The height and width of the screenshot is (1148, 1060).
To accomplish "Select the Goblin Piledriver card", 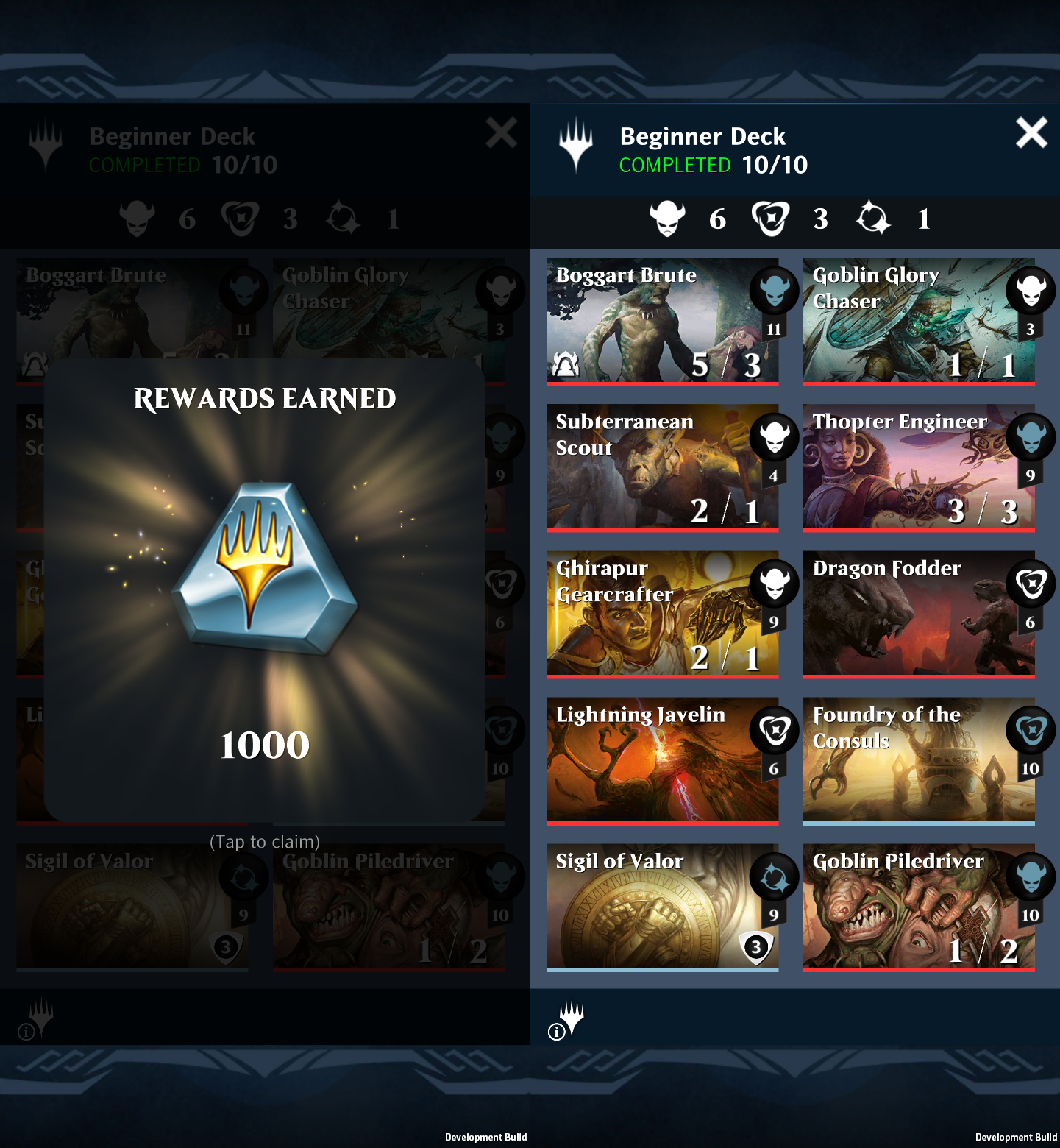I will [x=918, y=906].
